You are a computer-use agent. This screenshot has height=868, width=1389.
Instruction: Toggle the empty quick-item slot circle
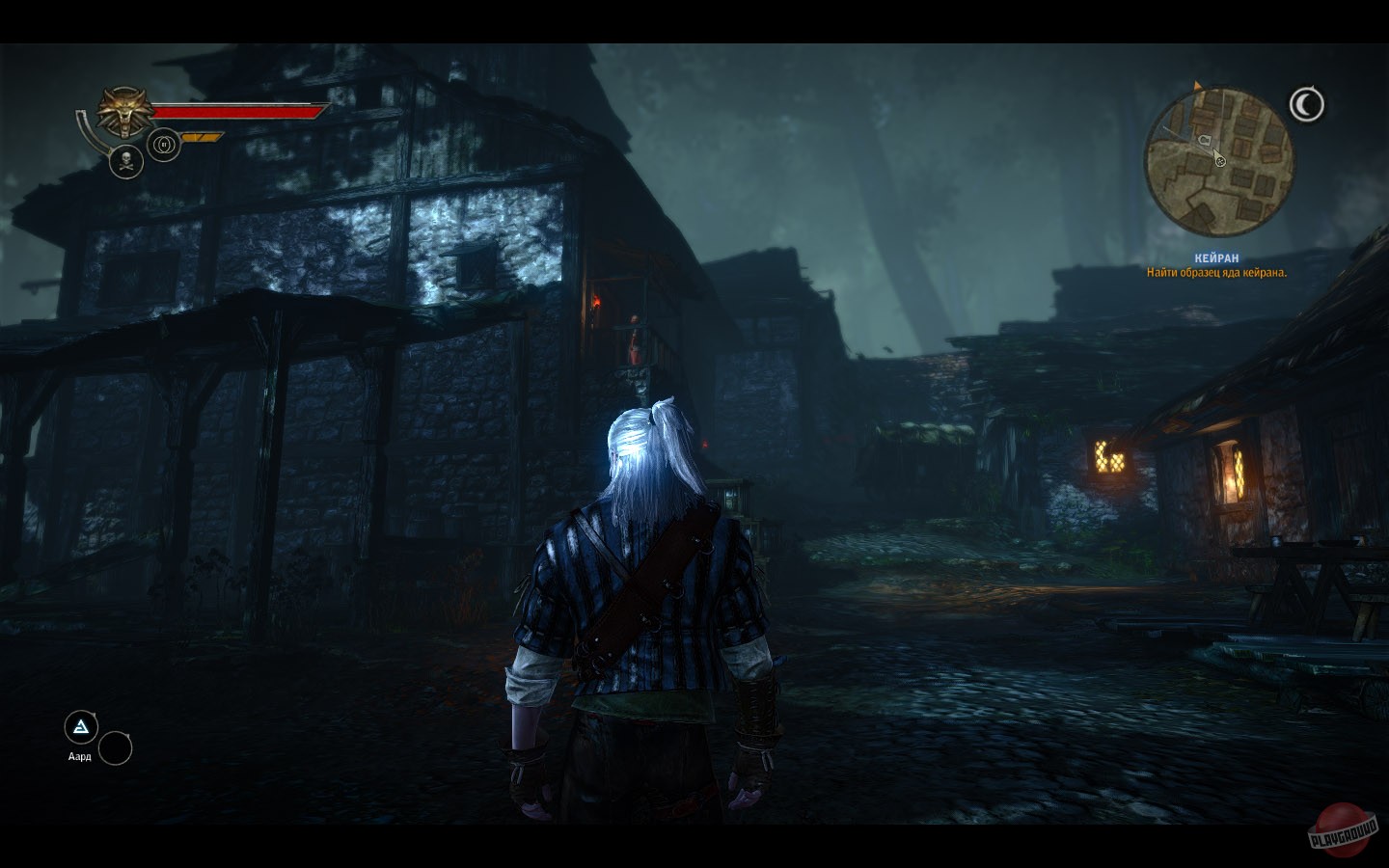pyautogui.click(x=118, y=747)
